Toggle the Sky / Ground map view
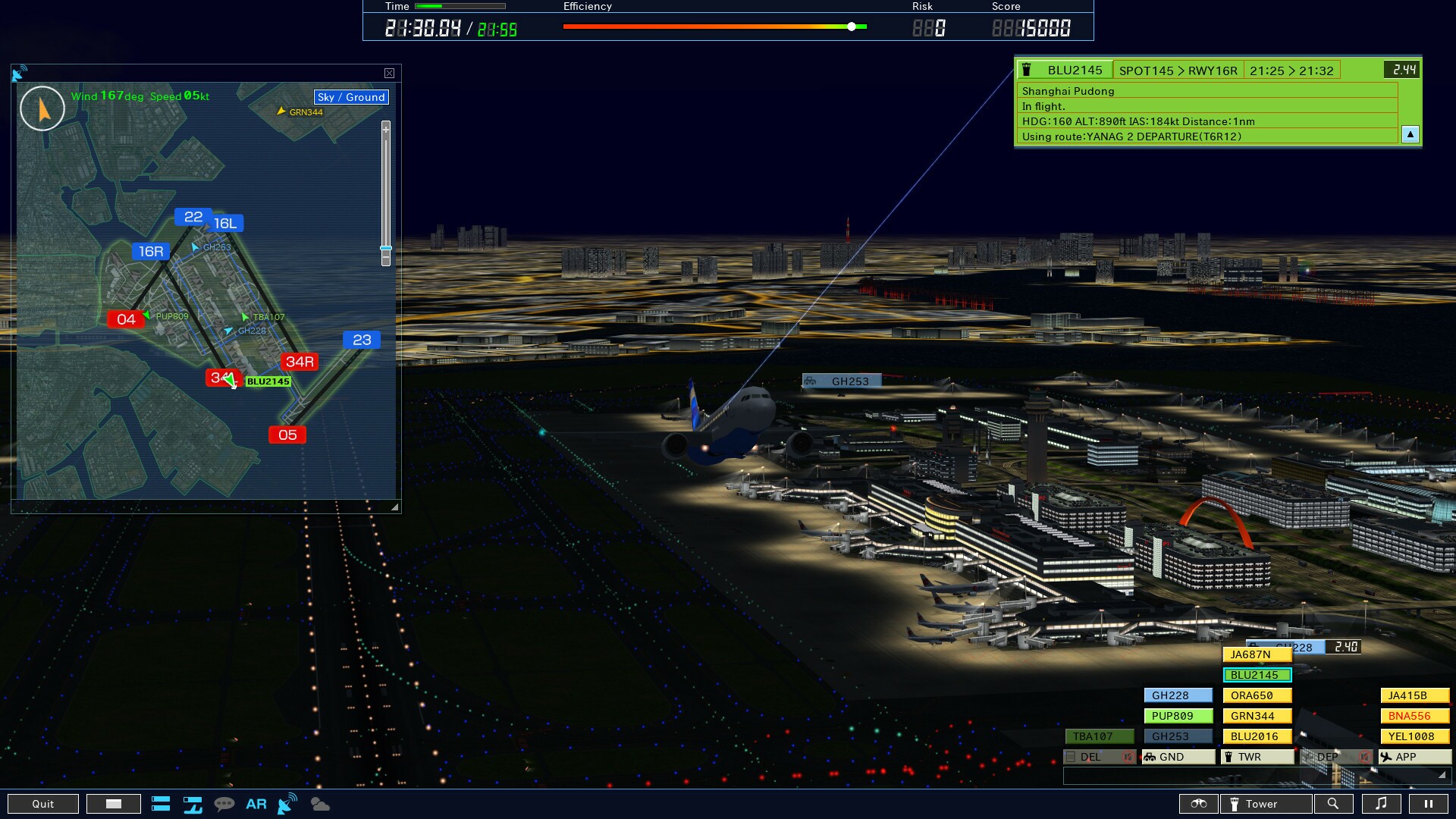This screenshot has width=1456, height=819. pos(350,97)
